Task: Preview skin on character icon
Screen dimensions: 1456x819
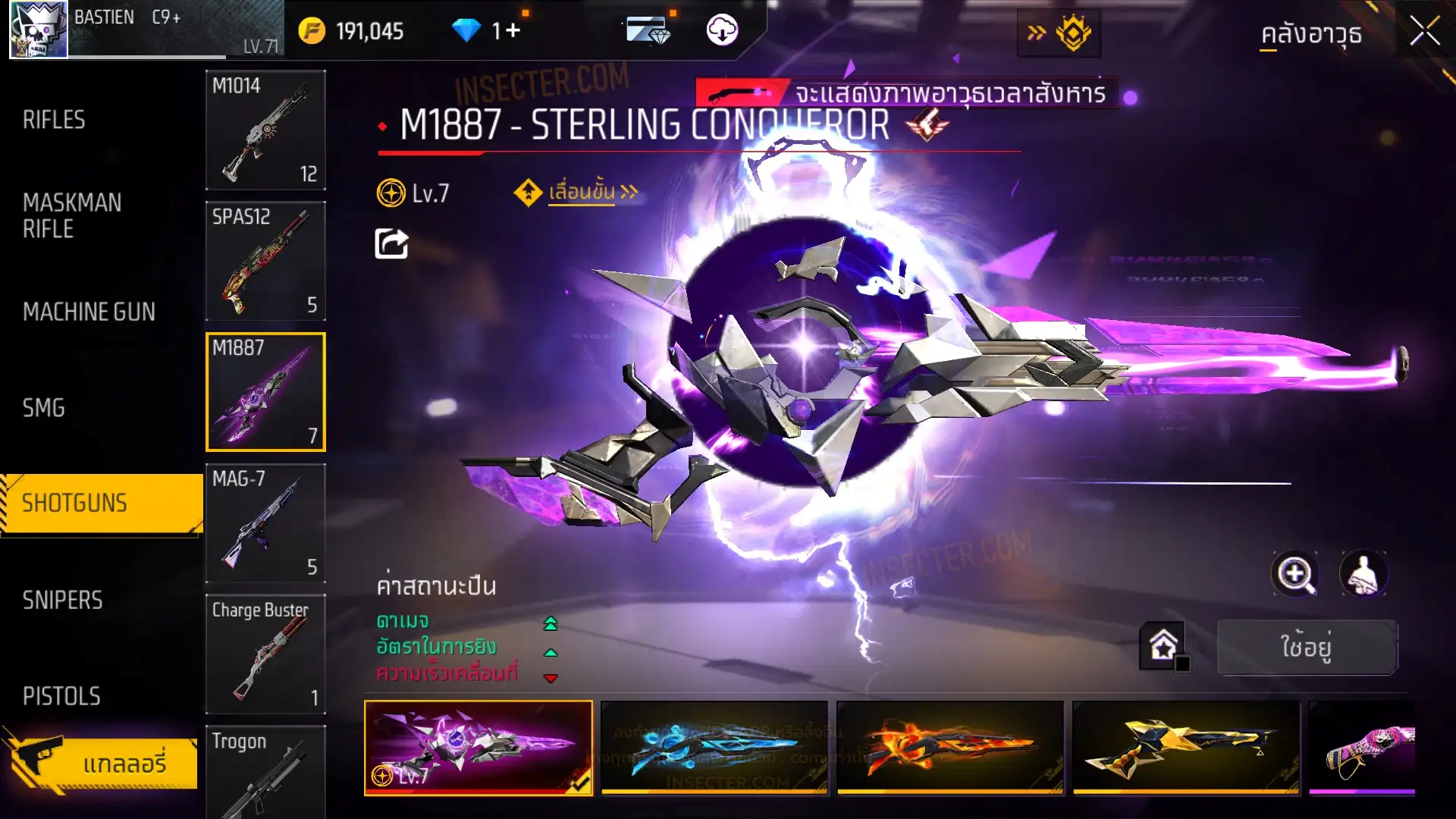Action: [x=1363, y=574]
